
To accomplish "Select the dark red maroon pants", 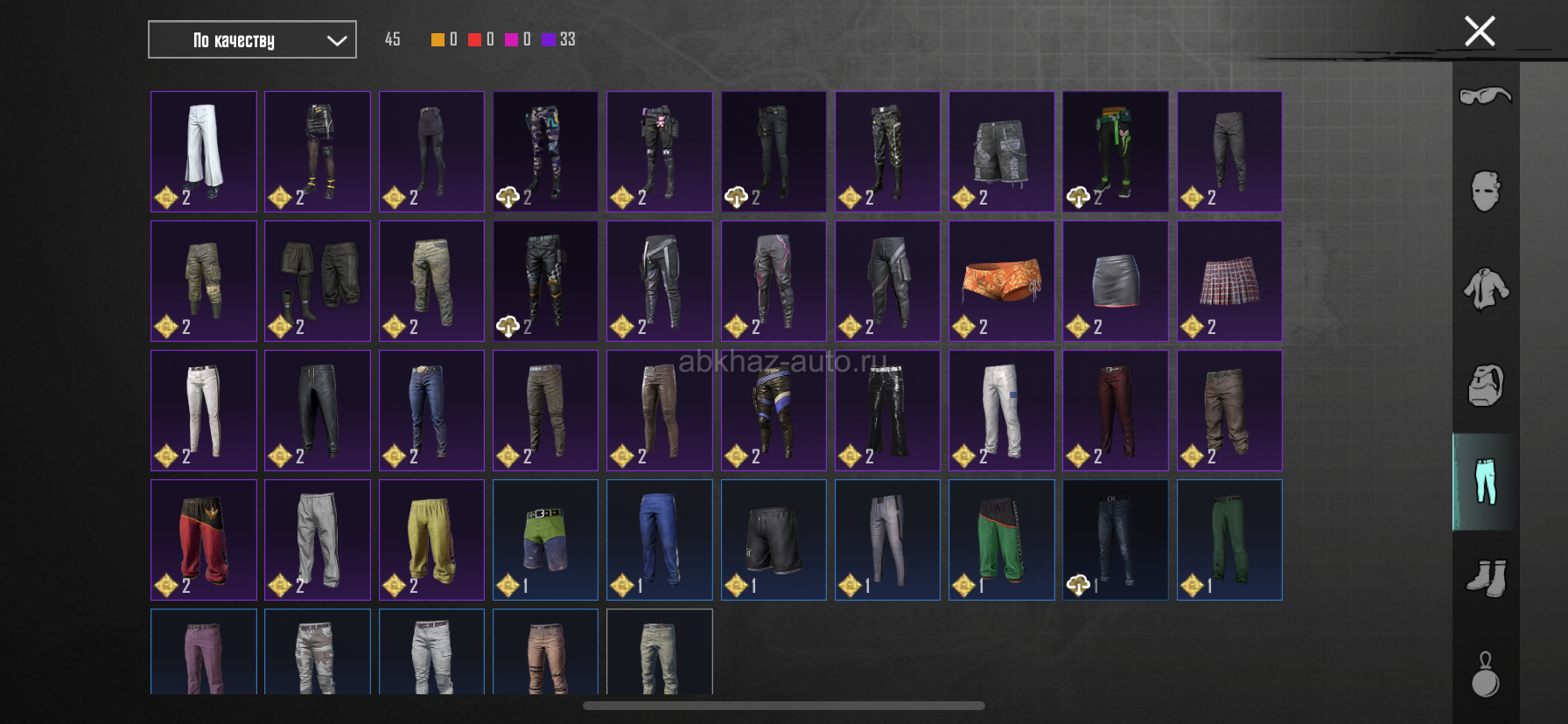I will pos(1116,410).
